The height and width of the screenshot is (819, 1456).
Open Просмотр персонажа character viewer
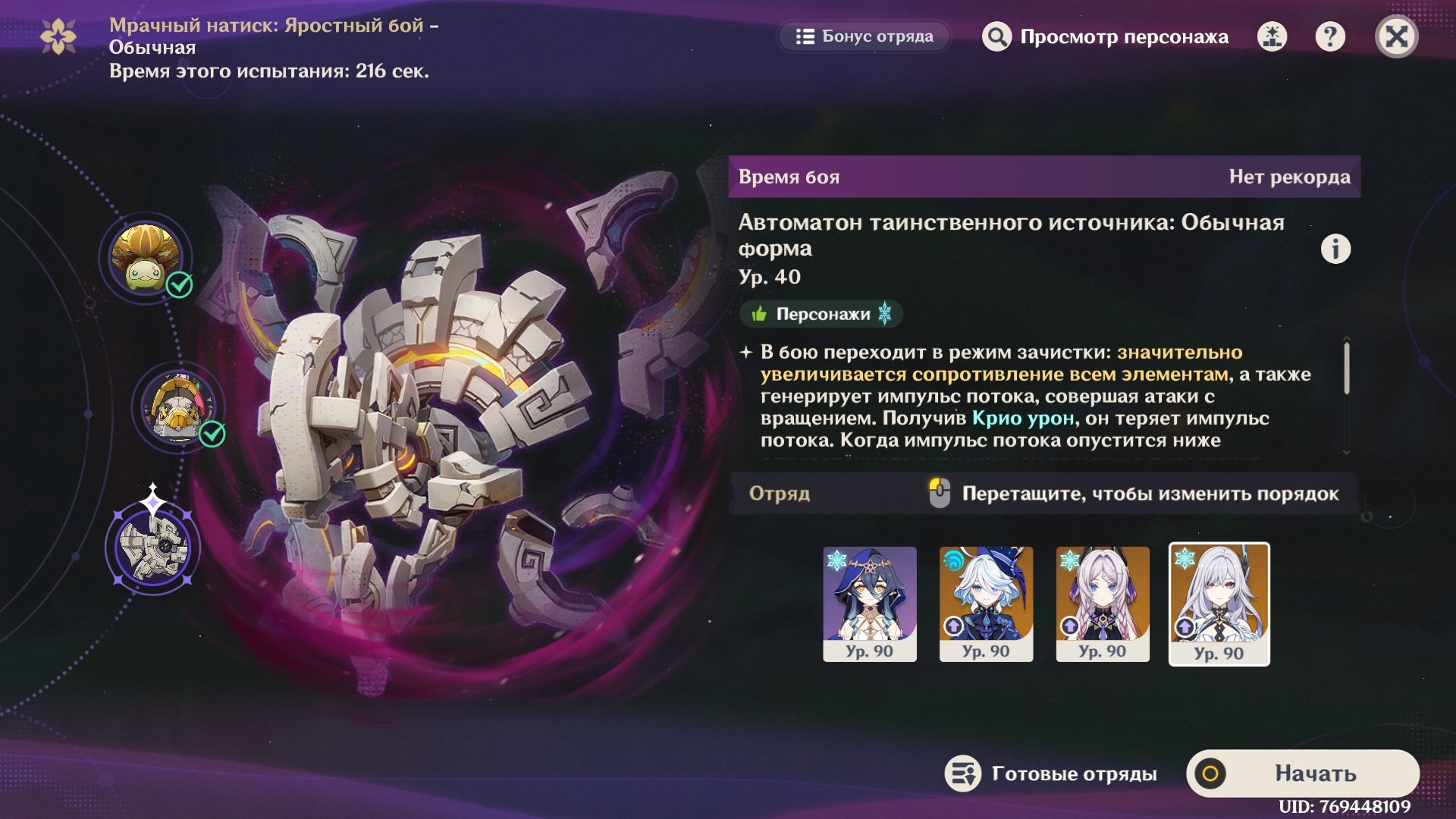[1105, 36]
